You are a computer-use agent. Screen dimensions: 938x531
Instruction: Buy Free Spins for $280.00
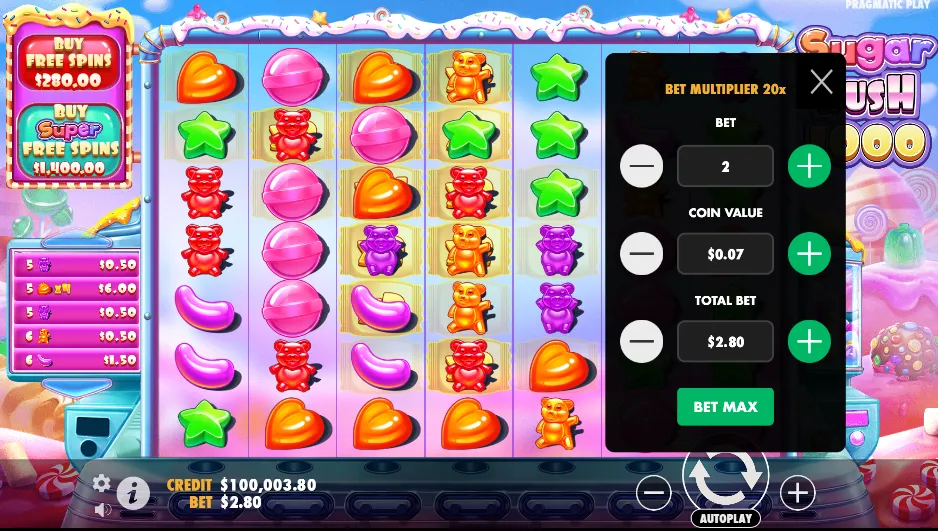[70, 64]
